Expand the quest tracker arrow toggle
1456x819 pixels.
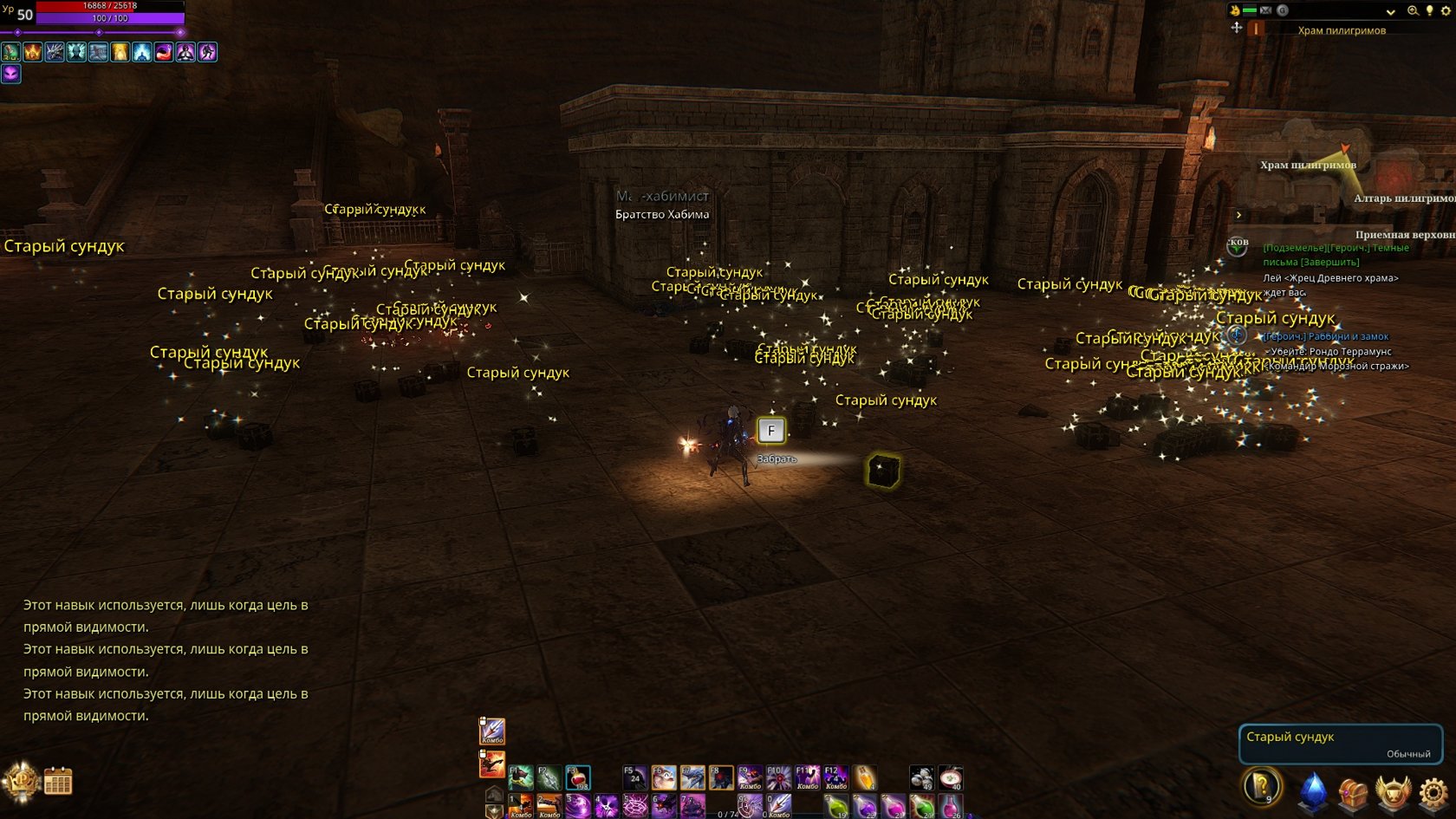(1238, 215)
